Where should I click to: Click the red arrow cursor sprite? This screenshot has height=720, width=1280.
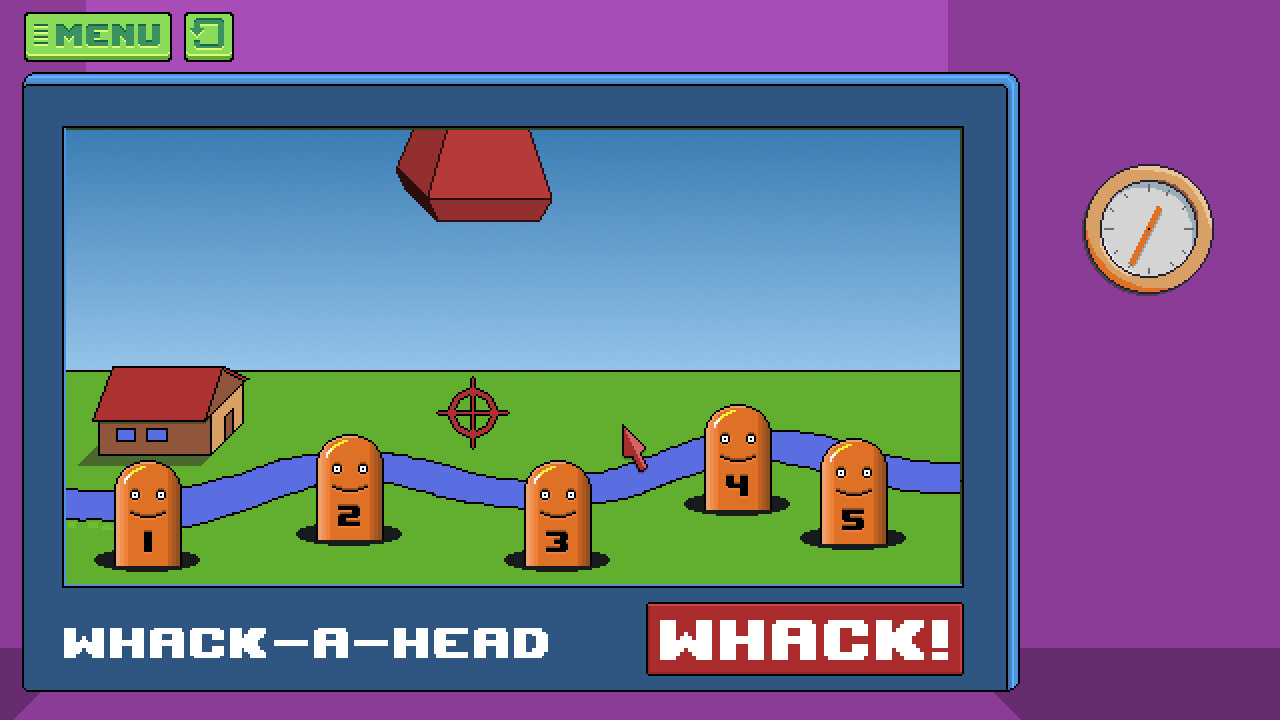[632, 445]
